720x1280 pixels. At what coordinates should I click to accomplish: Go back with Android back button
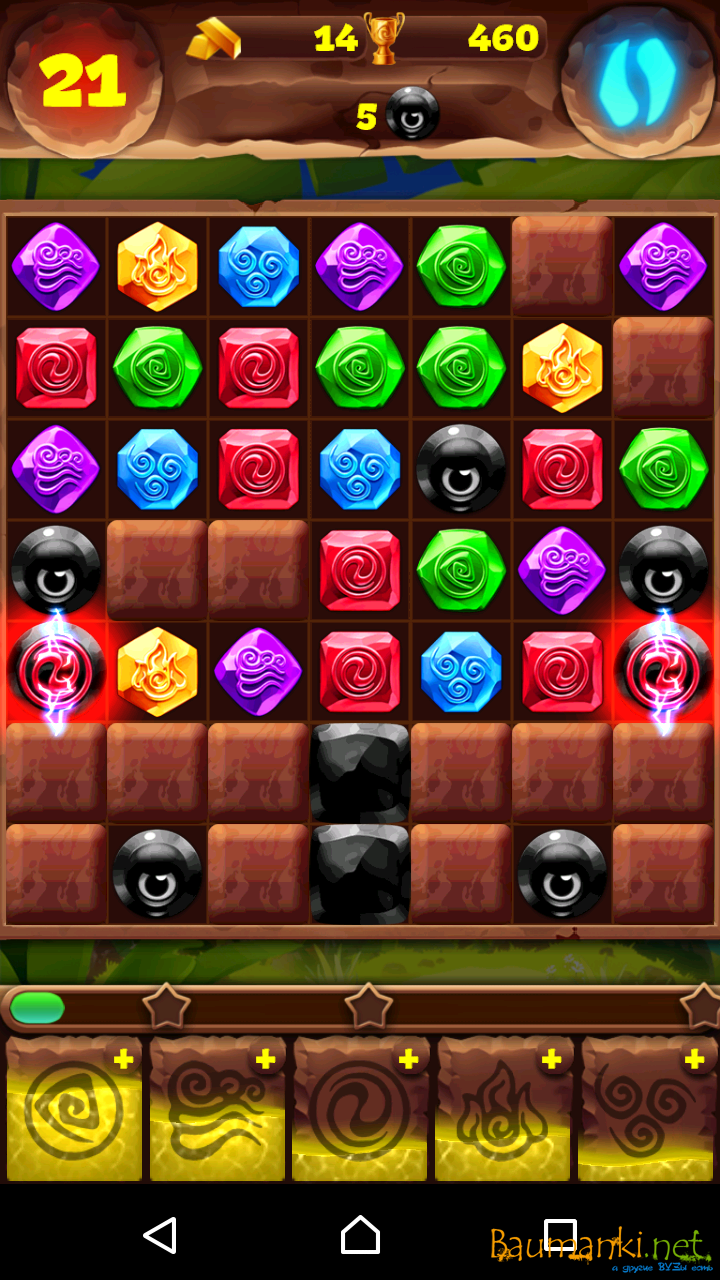coord(160,1235)
